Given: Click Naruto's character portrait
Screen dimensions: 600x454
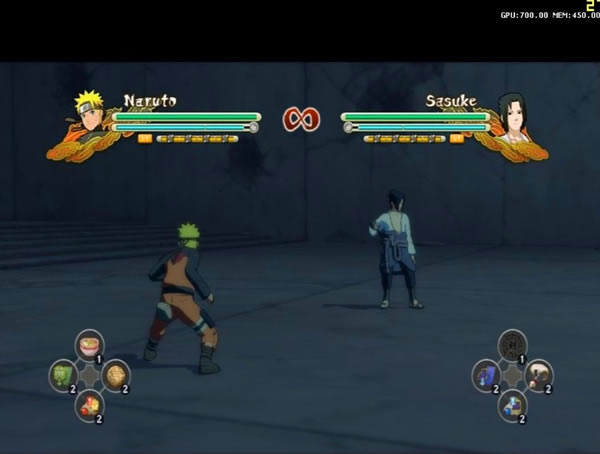Looking at the screenshot, I should (89, 112).
